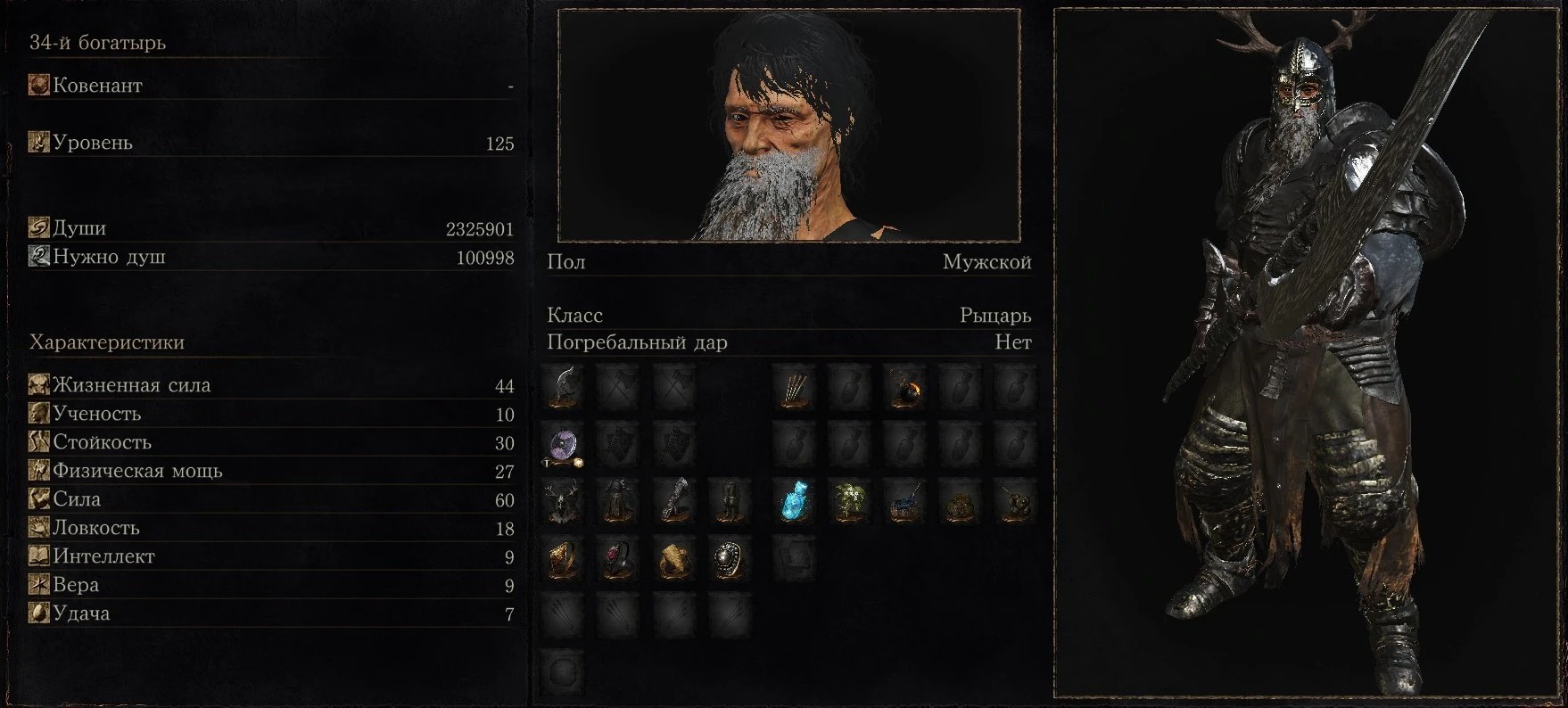Pick the gauntlets armor slot
Image resolution: width=1568 pixels, height=708 pixels.
pyautogui.click(x=673, y=501)
